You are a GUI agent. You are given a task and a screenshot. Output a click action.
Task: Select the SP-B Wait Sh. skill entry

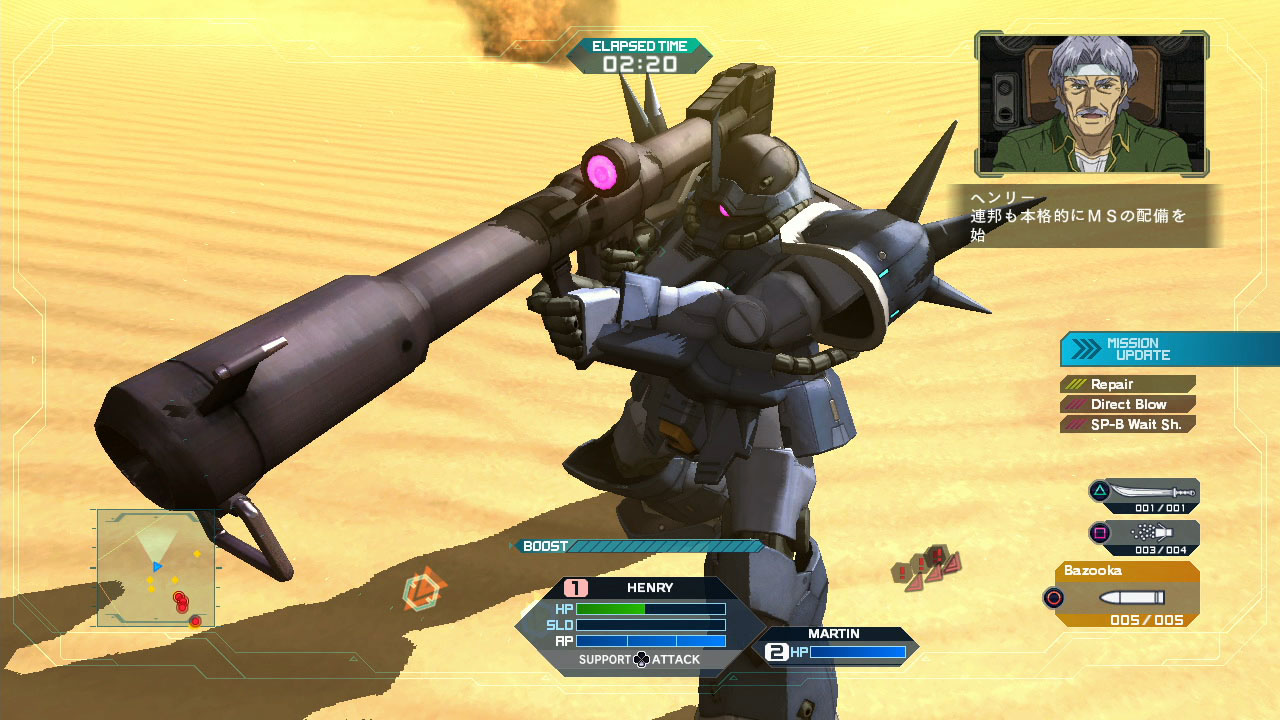[x=1128, y=424]
